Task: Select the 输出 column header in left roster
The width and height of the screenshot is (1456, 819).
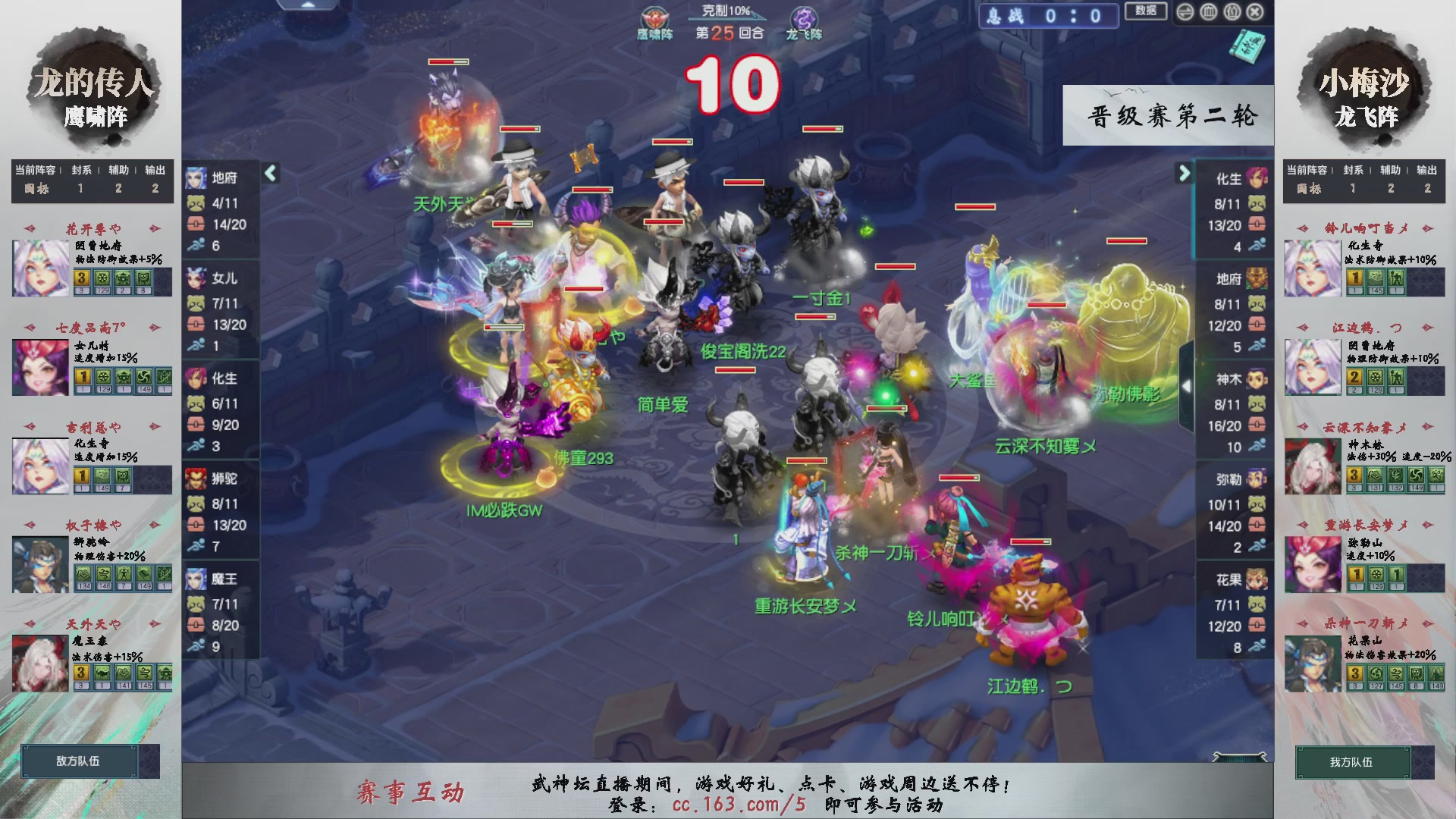Action: pos(154,170)
